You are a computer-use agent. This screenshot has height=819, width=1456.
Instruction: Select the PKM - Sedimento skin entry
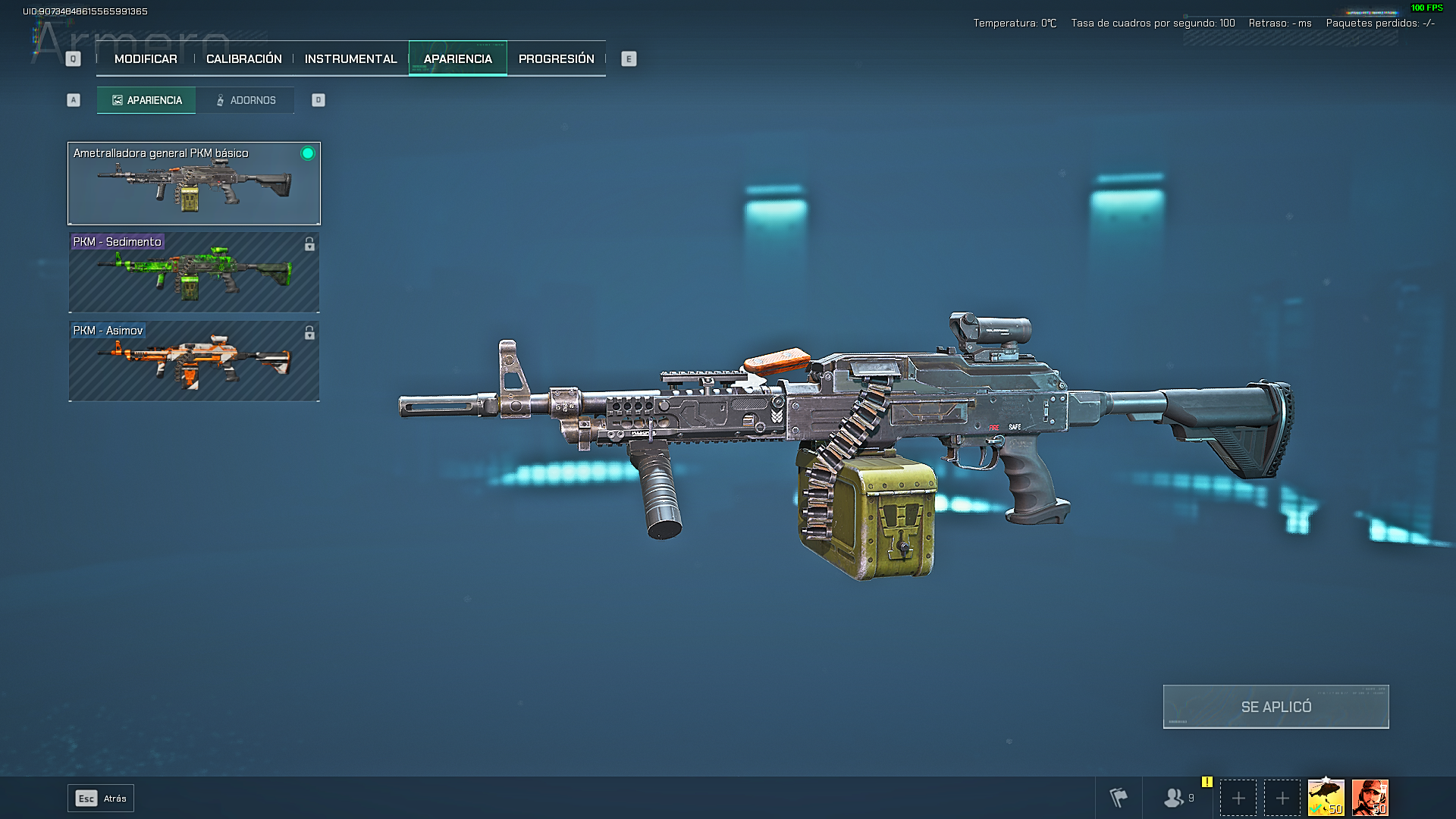(193, 273)
